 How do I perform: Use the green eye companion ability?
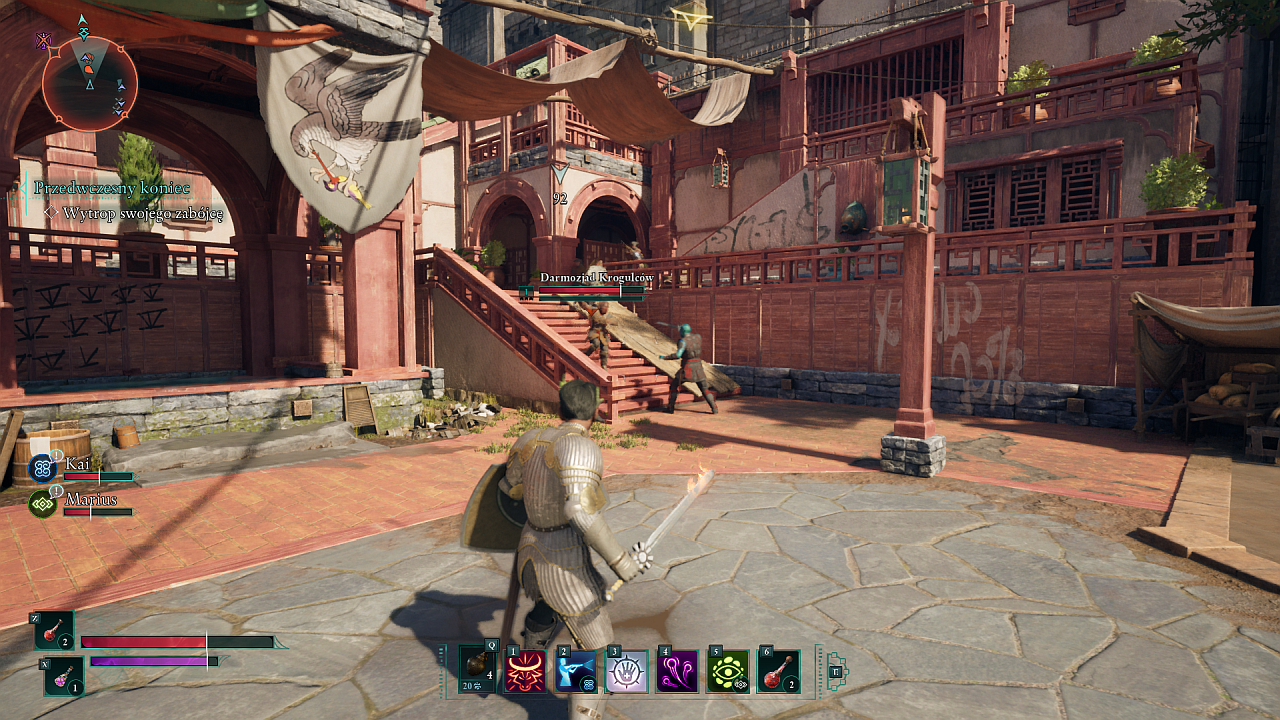(x=728, y=671)
